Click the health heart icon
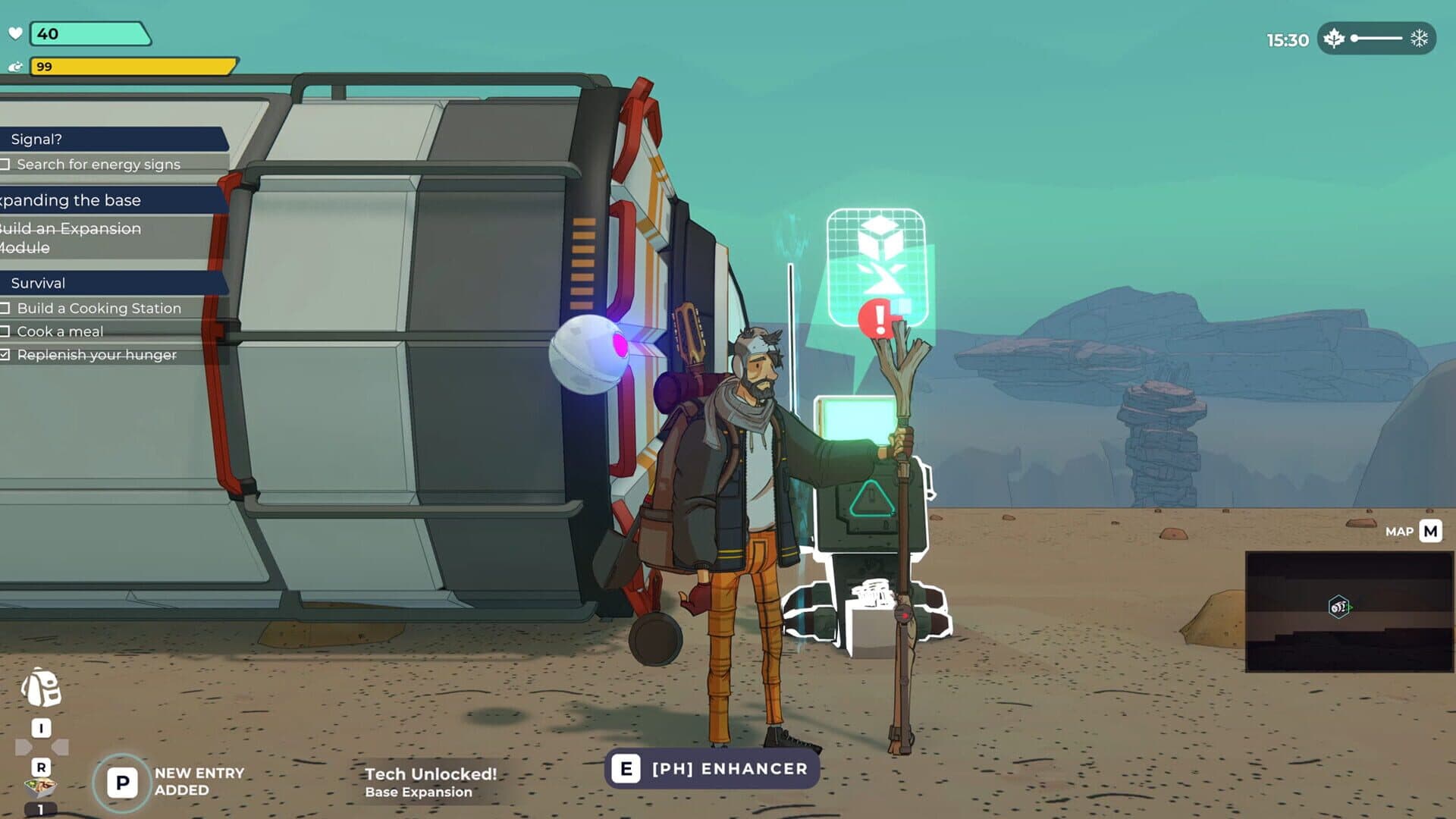The width and height of the screenshot is (1456, 819). (14, 32)
